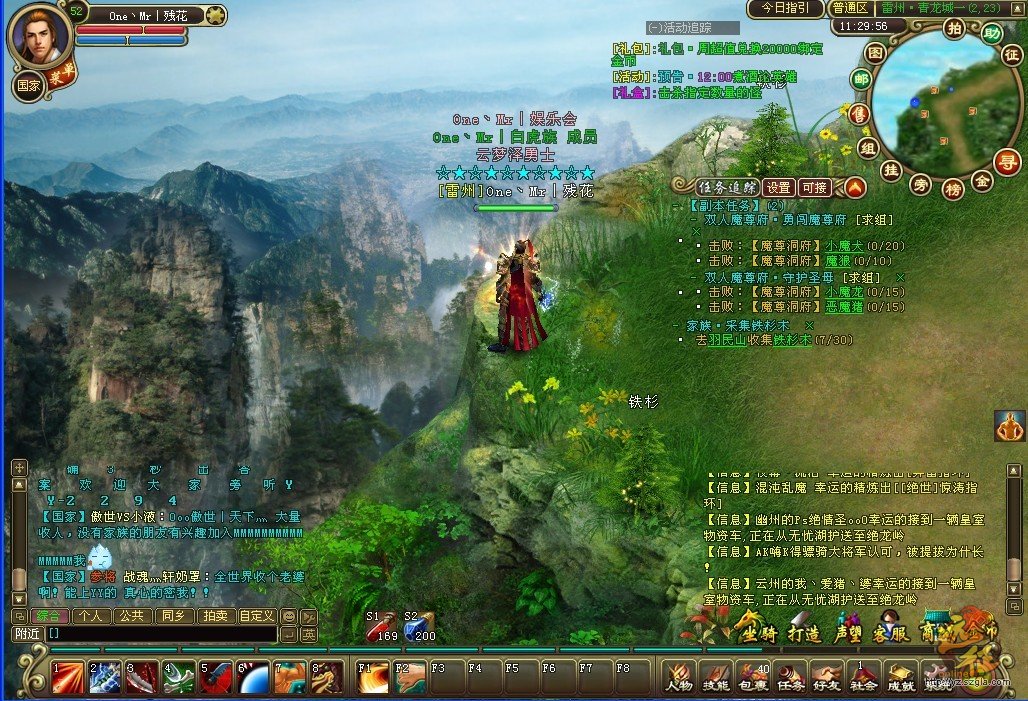Click the 寻 pathfinding button by the minimap
The width and height of the screenshot is (1028, 701).
[x=1008, y=161]
